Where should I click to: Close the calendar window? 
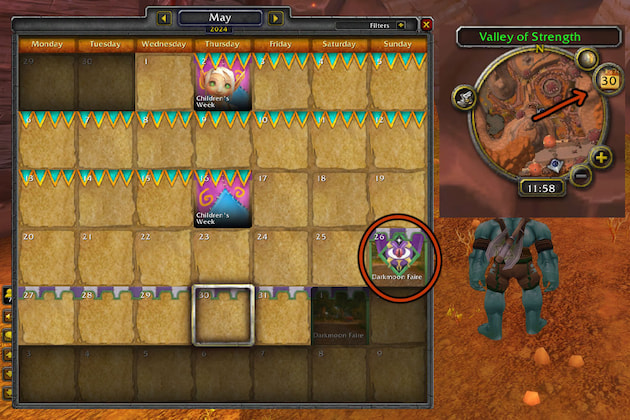pyautogui.click(x=427, y=24)
